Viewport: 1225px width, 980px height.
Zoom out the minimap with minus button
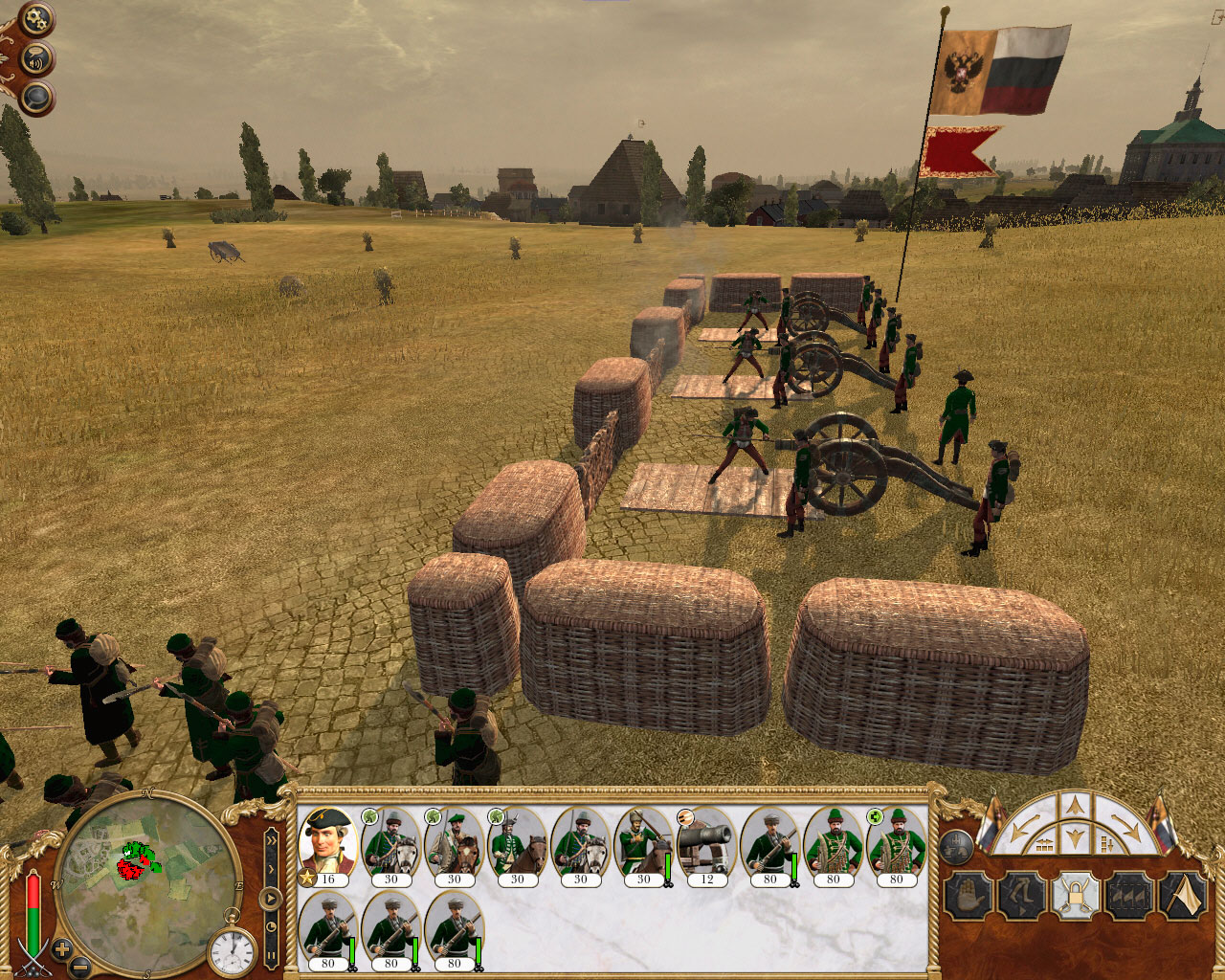click(x=81, y=968)
